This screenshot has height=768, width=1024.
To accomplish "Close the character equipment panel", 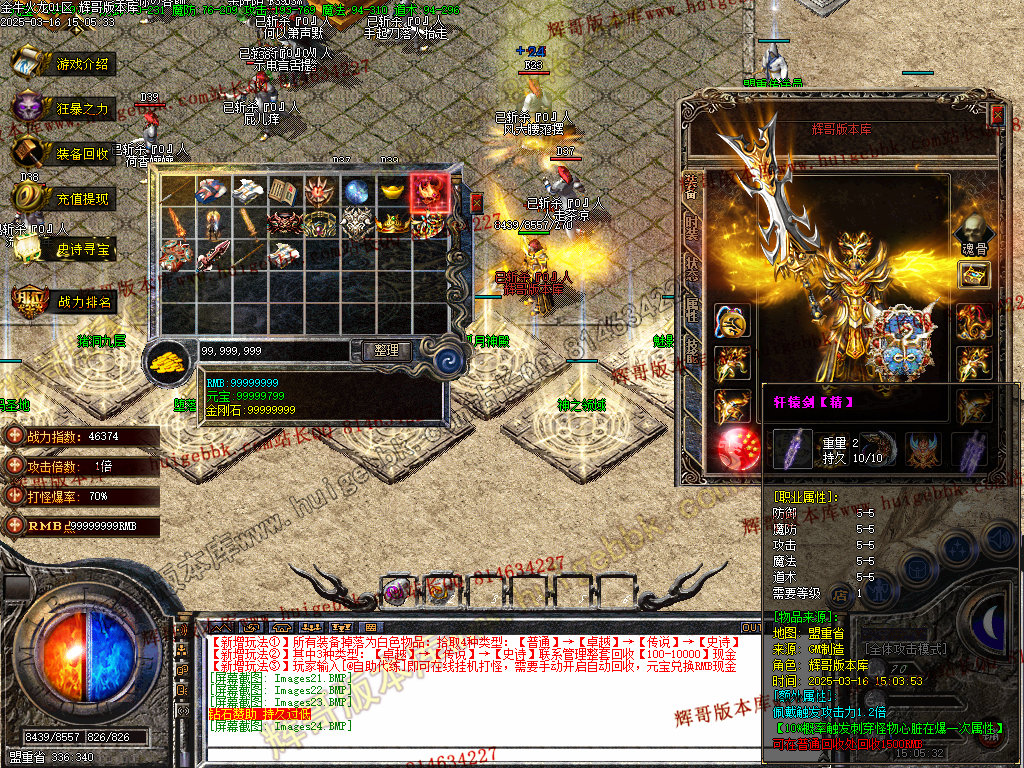I will (x=996, y=113).
